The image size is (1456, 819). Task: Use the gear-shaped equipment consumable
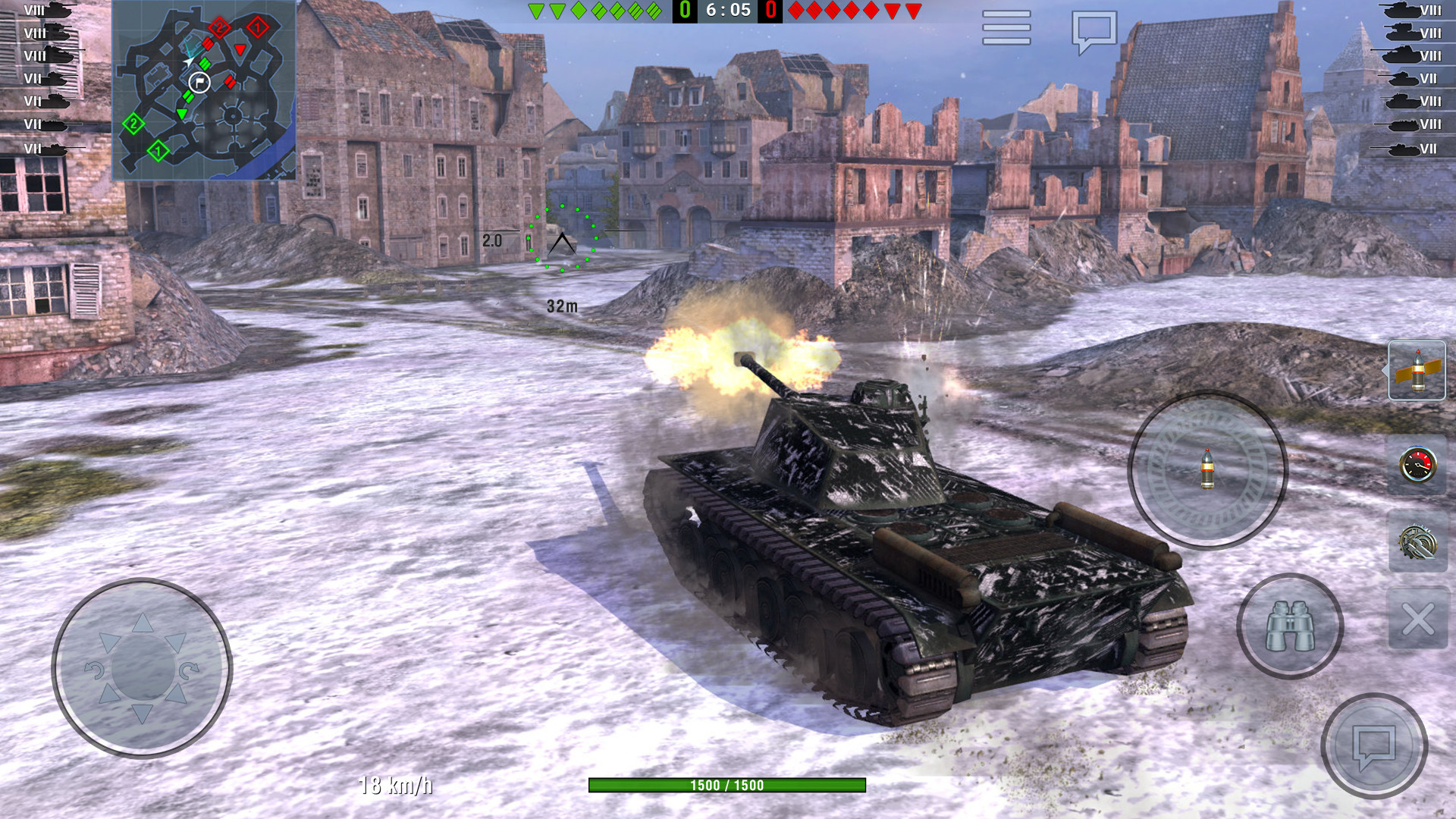coord(1417,543)
